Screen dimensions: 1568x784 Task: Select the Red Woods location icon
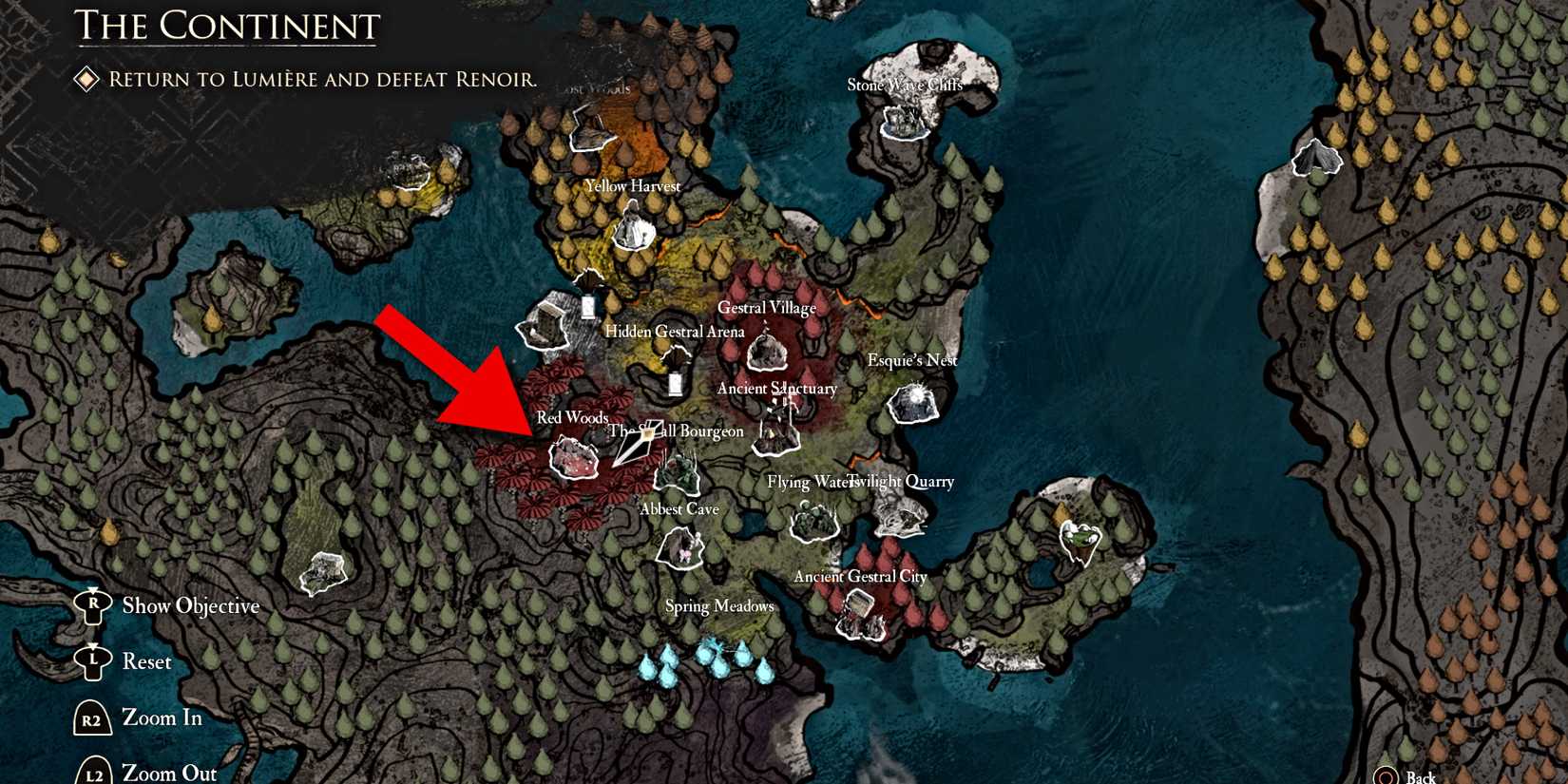pos(575,459)
